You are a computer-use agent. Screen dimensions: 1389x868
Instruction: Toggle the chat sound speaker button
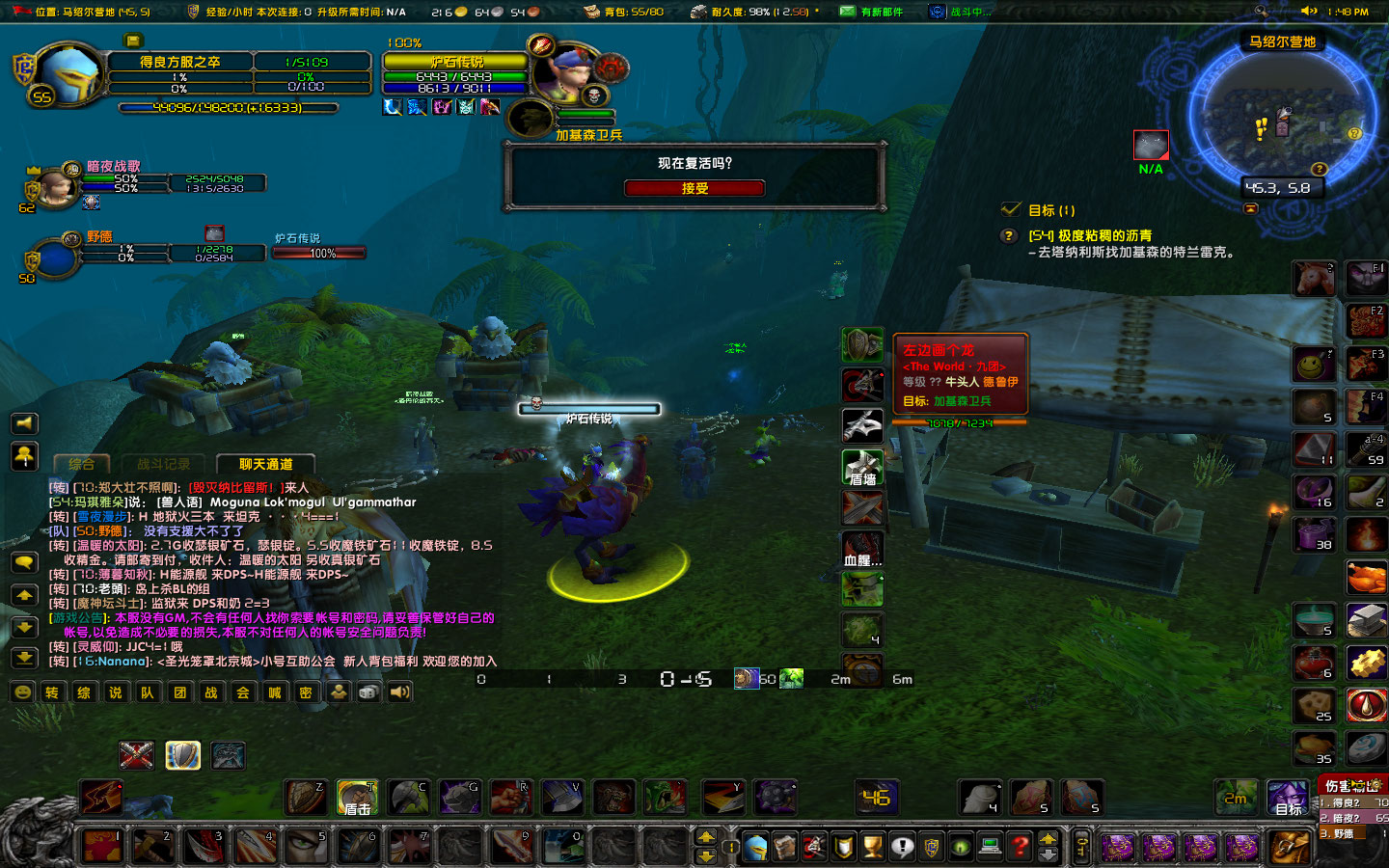point(399,692)
